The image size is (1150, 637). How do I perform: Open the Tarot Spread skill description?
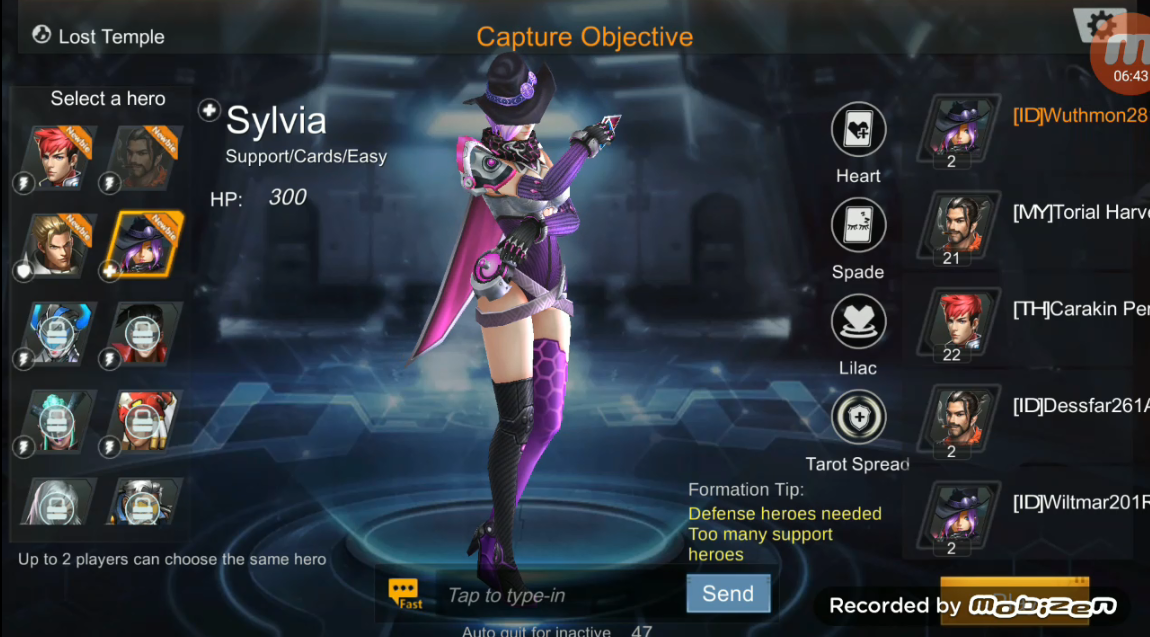(858, 417)
